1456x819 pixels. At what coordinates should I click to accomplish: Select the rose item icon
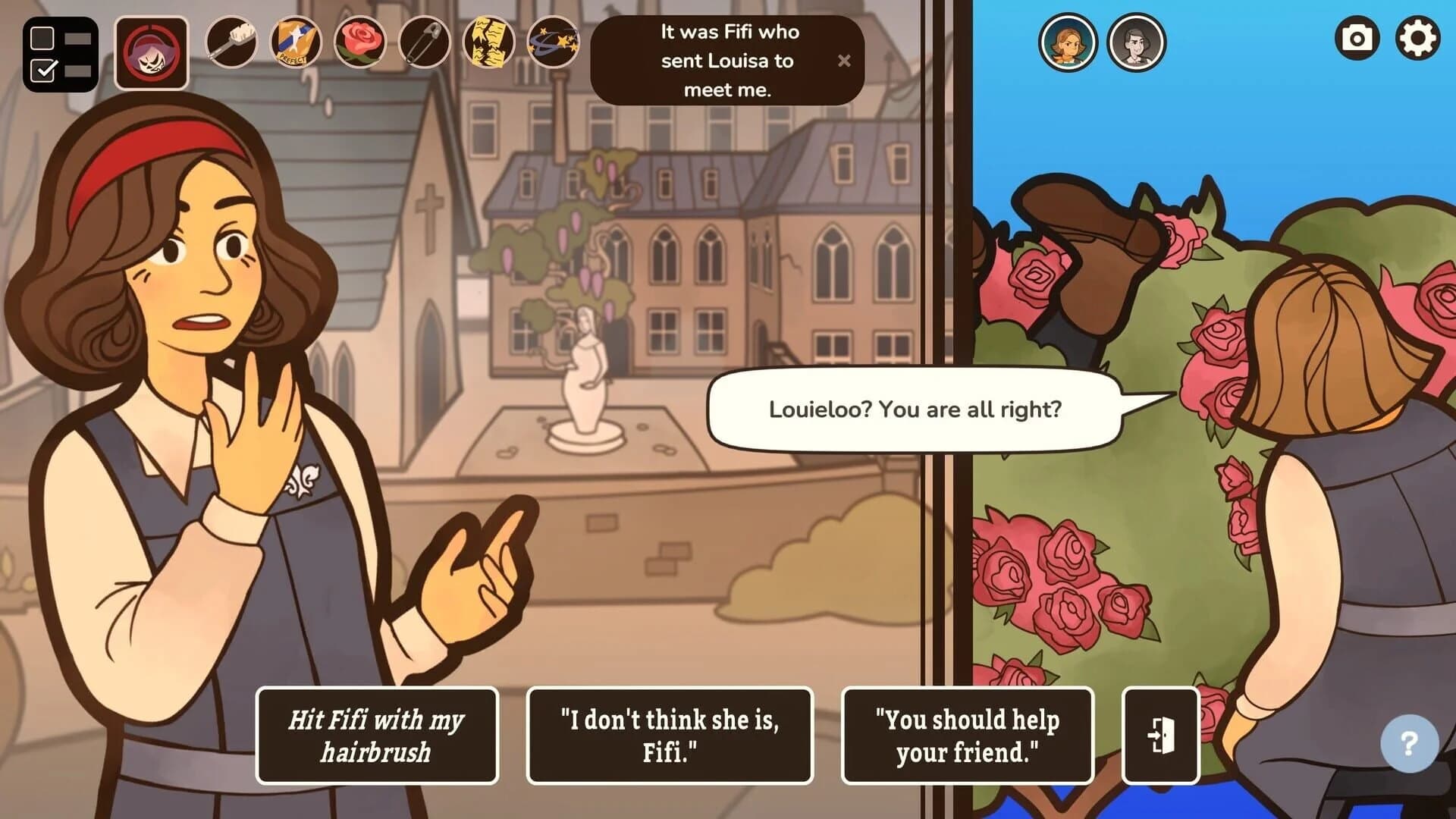[359, 43]
